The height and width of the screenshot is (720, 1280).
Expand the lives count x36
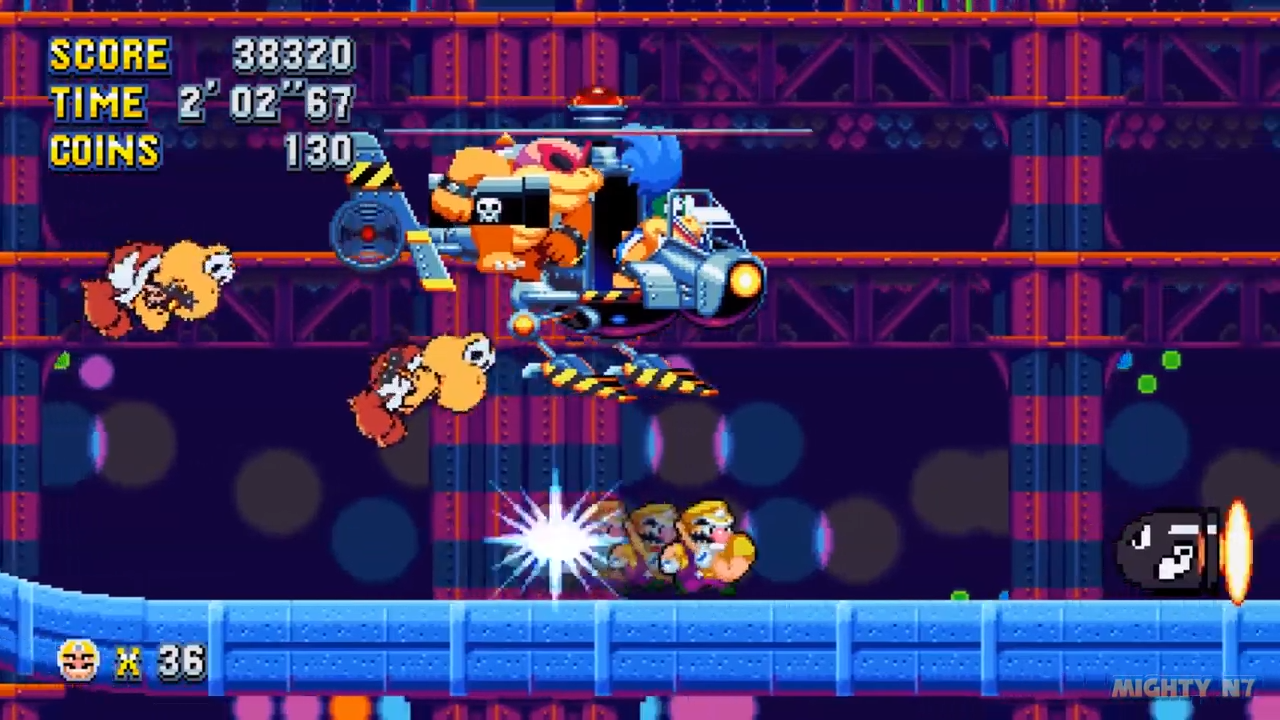160,660
